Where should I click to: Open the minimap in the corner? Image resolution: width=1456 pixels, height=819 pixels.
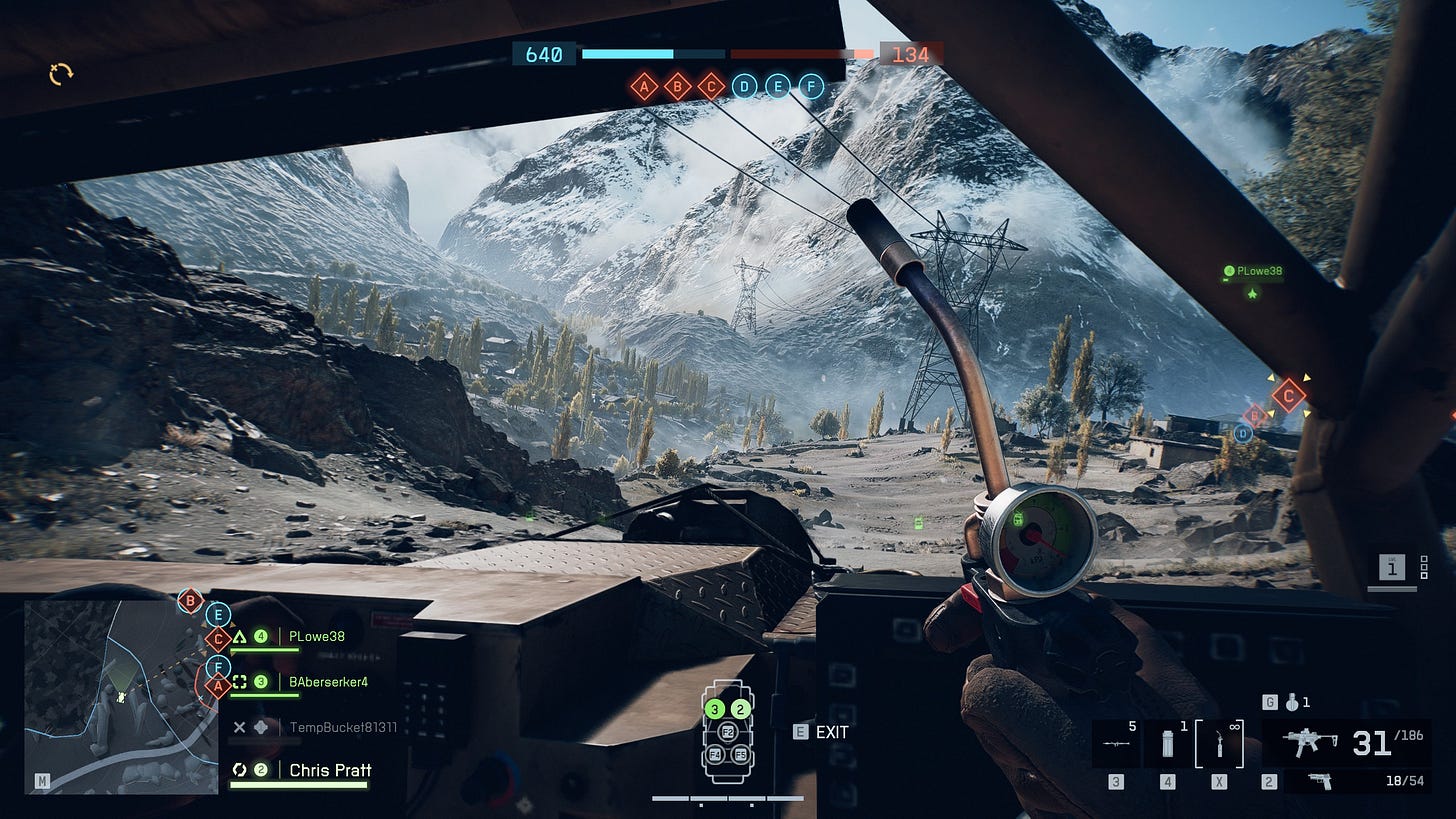pos(120,696)
